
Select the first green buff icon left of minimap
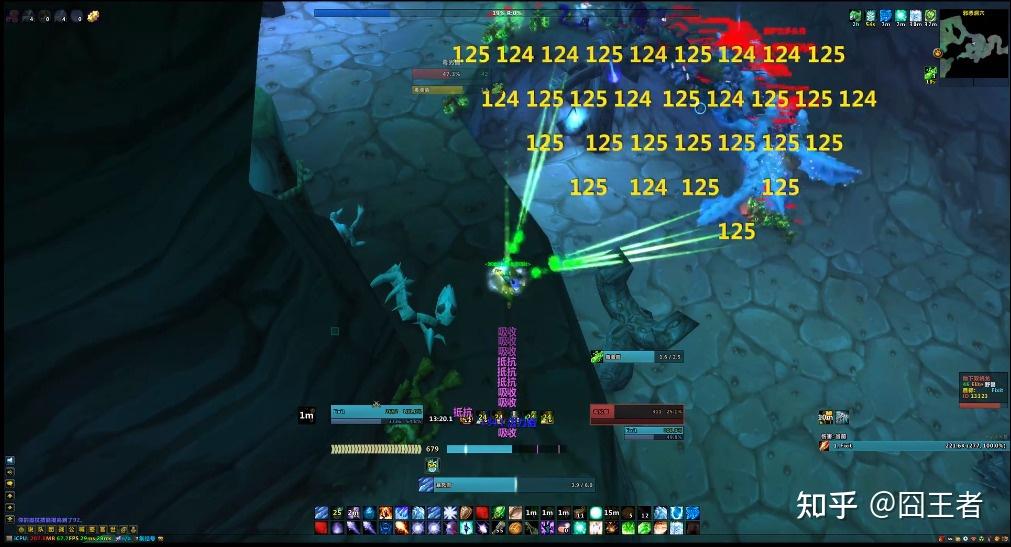coord(856,15)
